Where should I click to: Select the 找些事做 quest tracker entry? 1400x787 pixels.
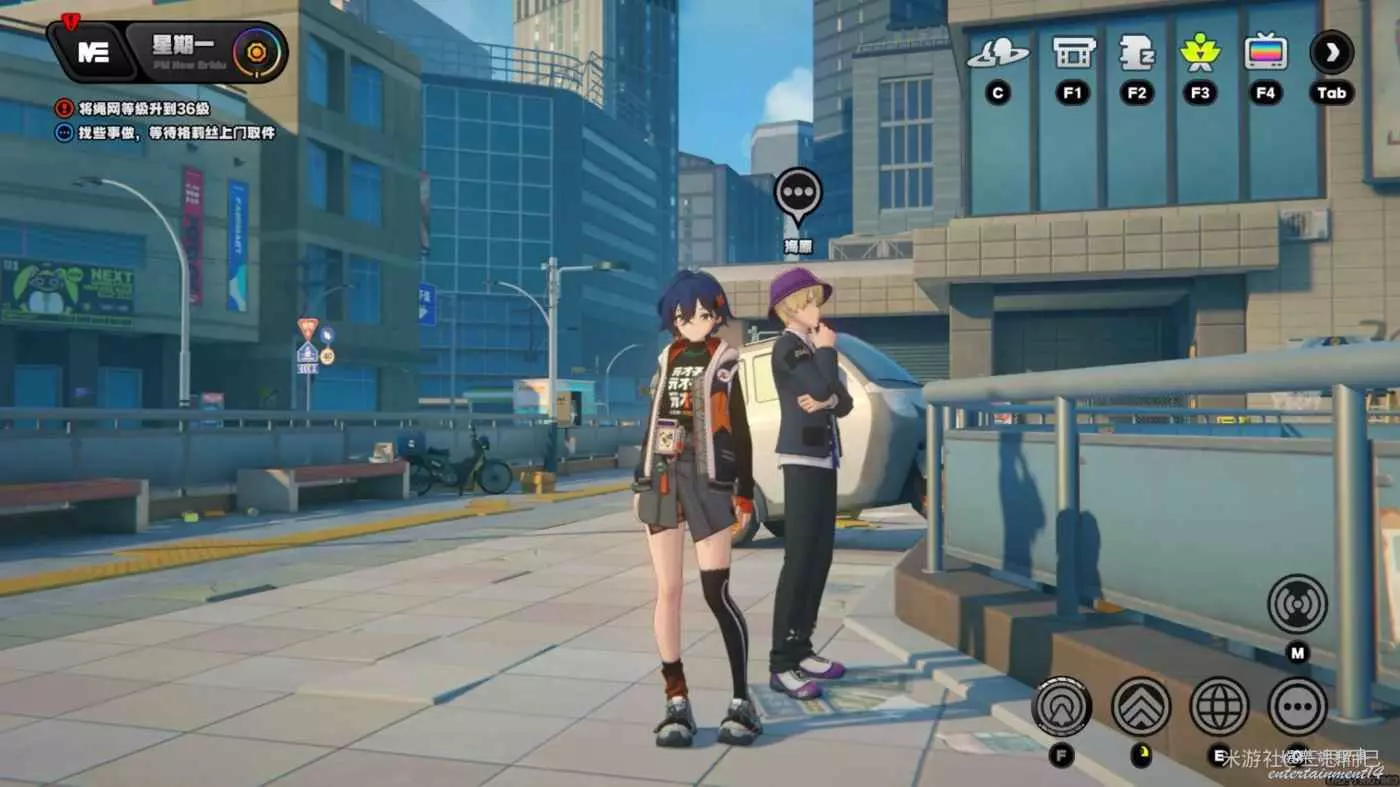point(176,132)
